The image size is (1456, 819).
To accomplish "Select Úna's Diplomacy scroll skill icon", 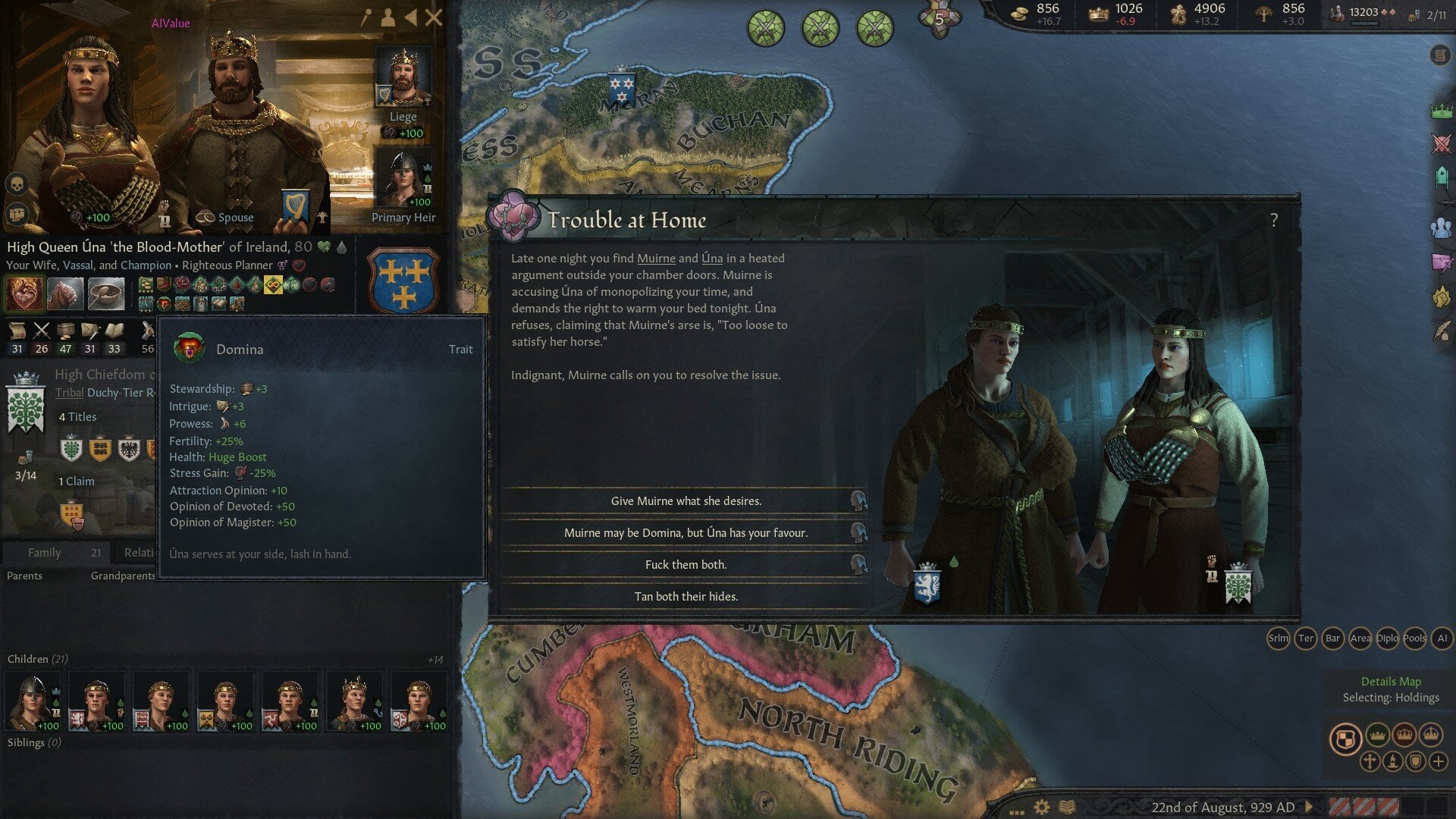I will tap(17, 331).
